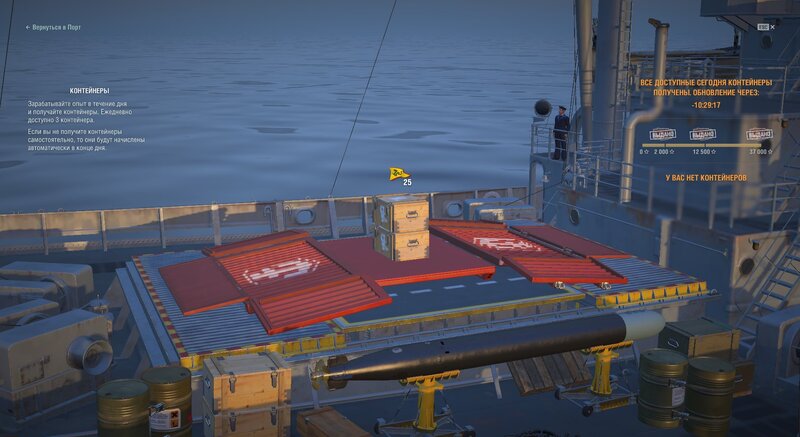Select the yellow flag marker labeled 25
Viewport: 800px width, 437px height.
click(x=399, y=174)
